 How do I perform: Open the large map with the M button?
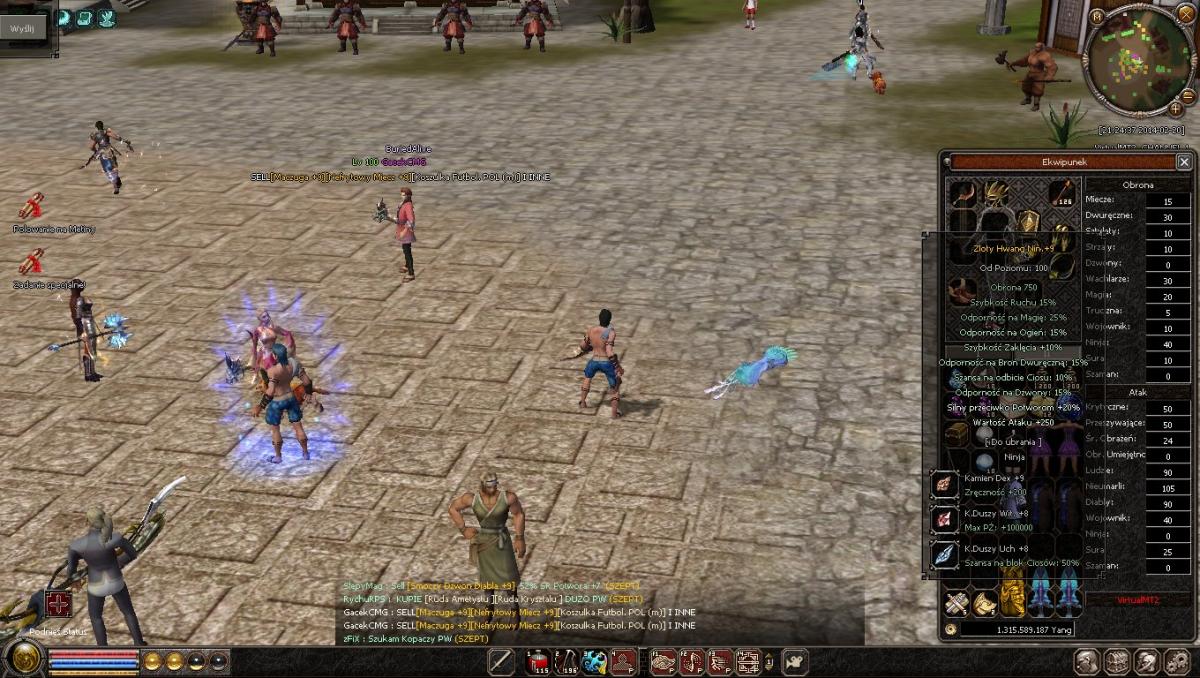[x=1097, y=16]
